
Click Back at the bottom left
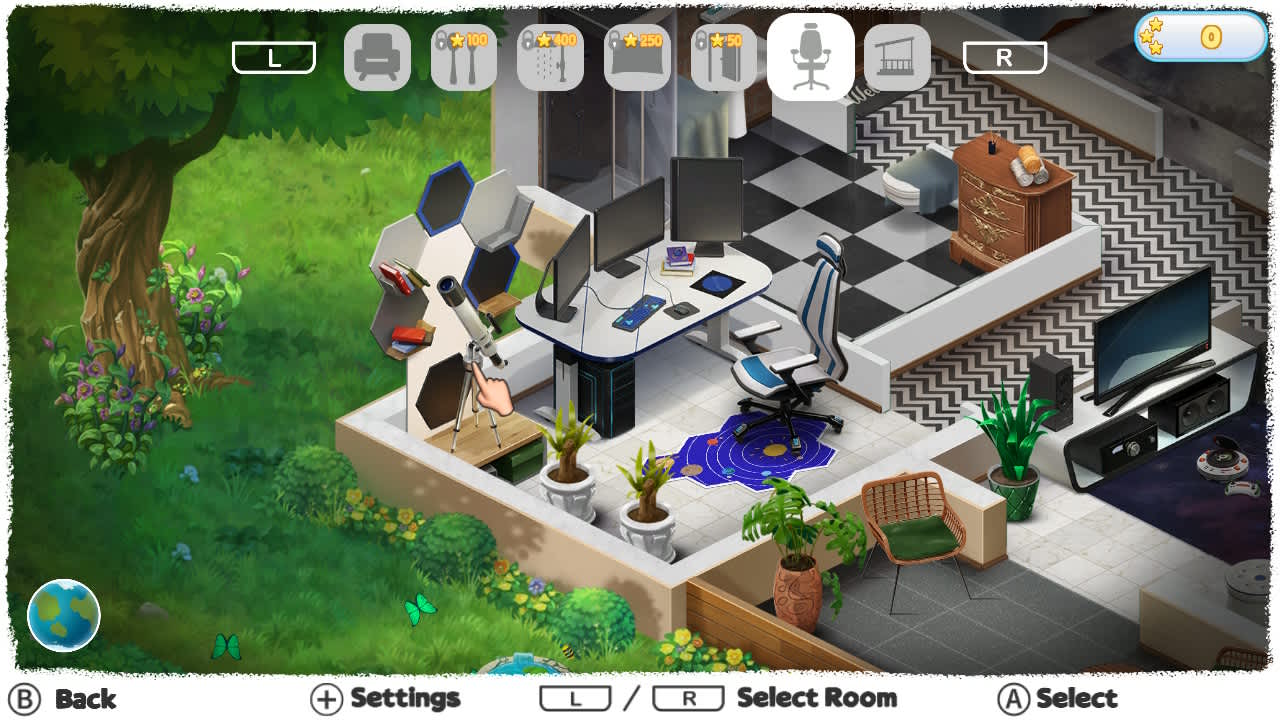60,698
